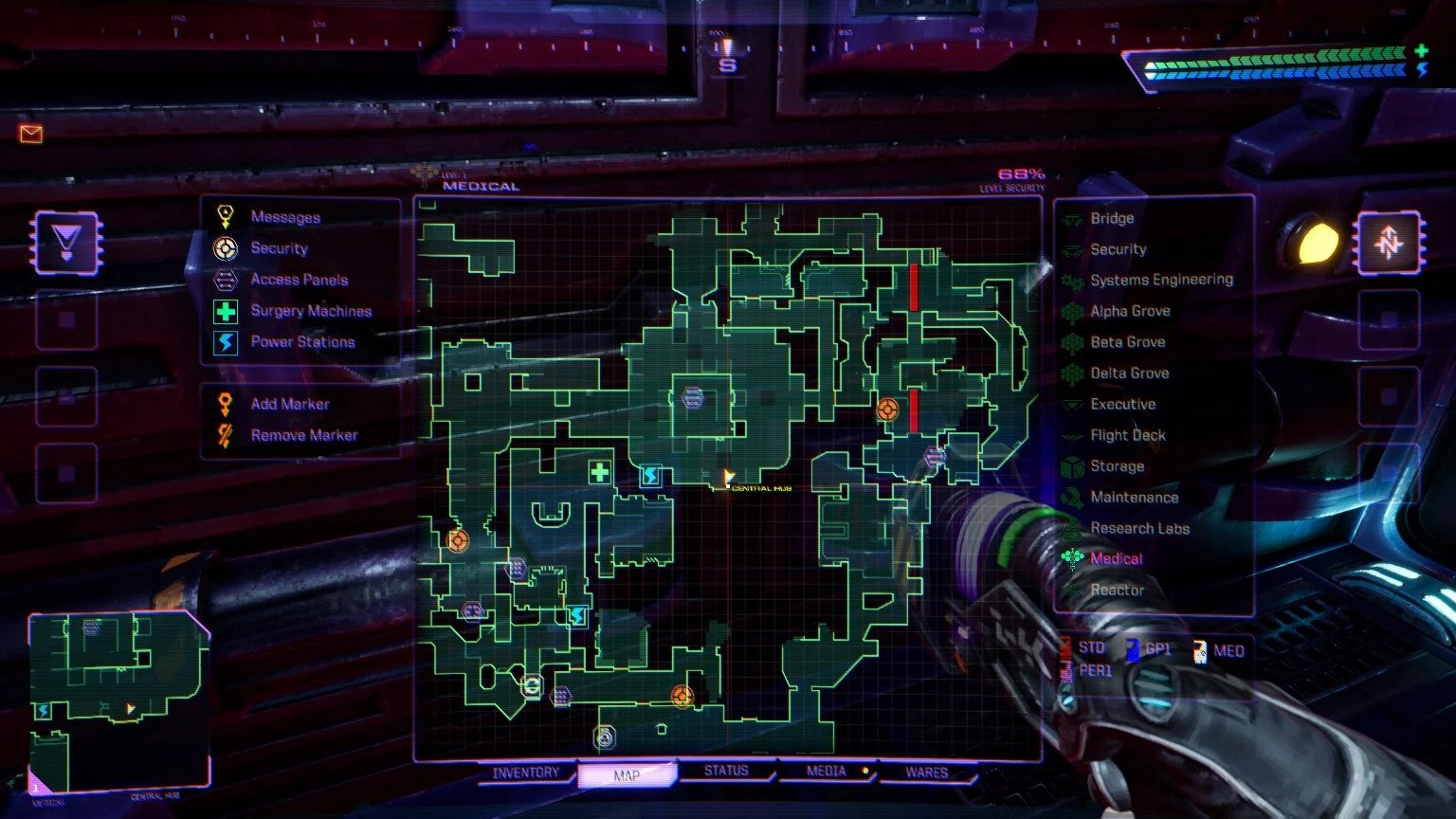Select the Power Stations lightning icon
Screen dimensions: 1456x819
[224, 342]
